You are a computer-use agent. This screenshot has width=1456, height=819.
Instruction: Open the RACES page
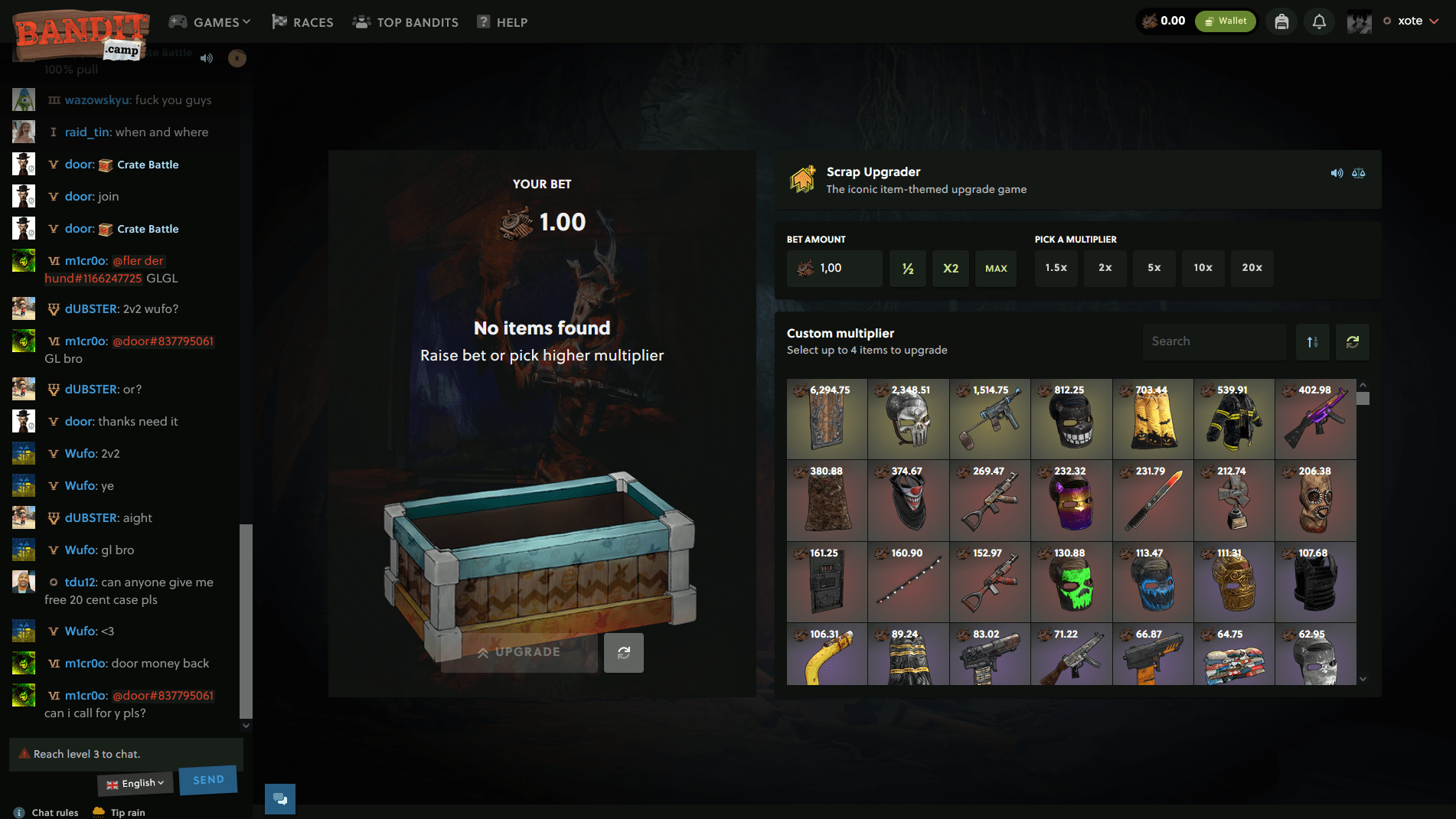[302, 21]
